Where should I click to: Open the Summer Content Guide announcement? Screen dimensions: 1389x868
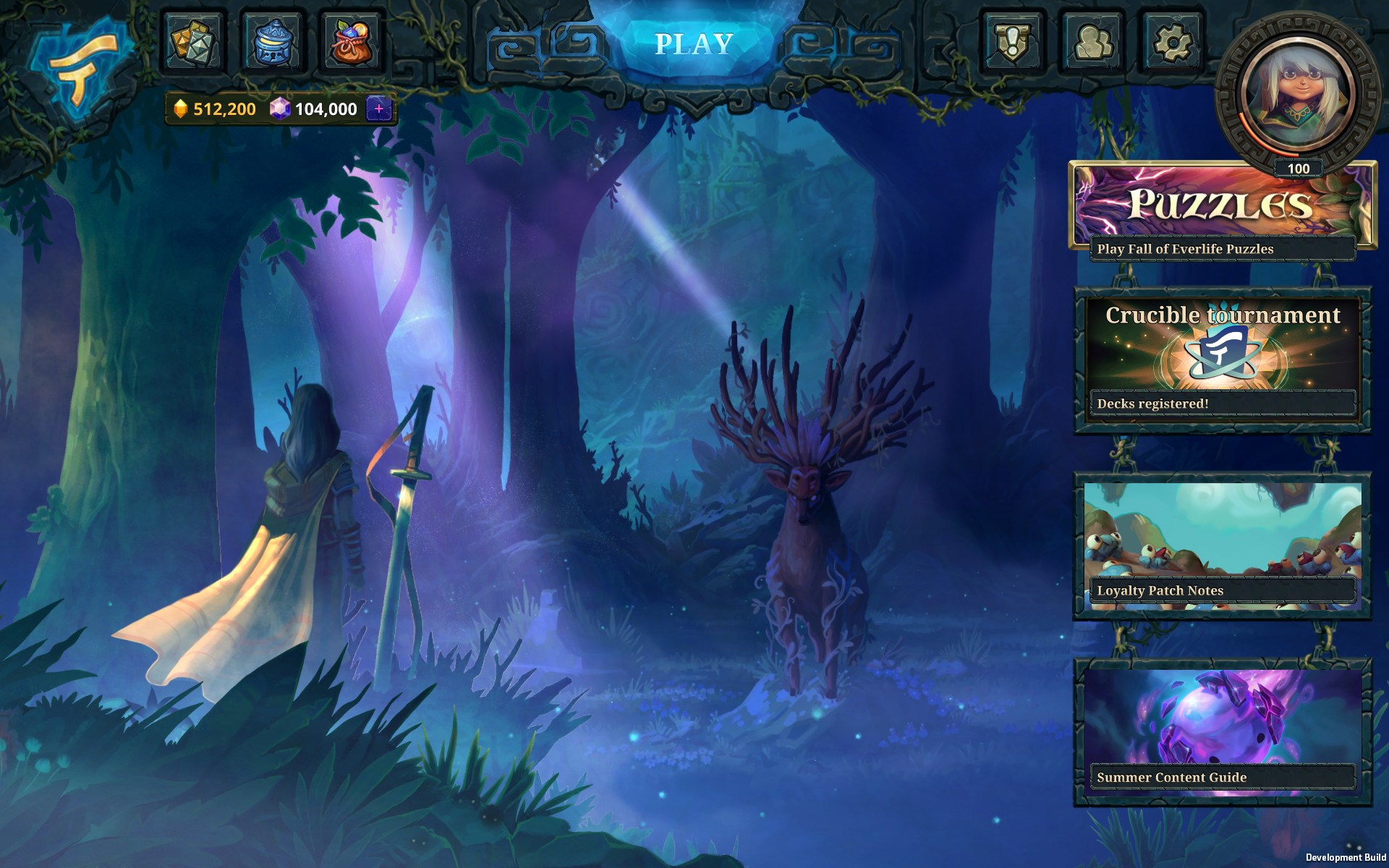pyautogui.click(x=1225, y=778)
